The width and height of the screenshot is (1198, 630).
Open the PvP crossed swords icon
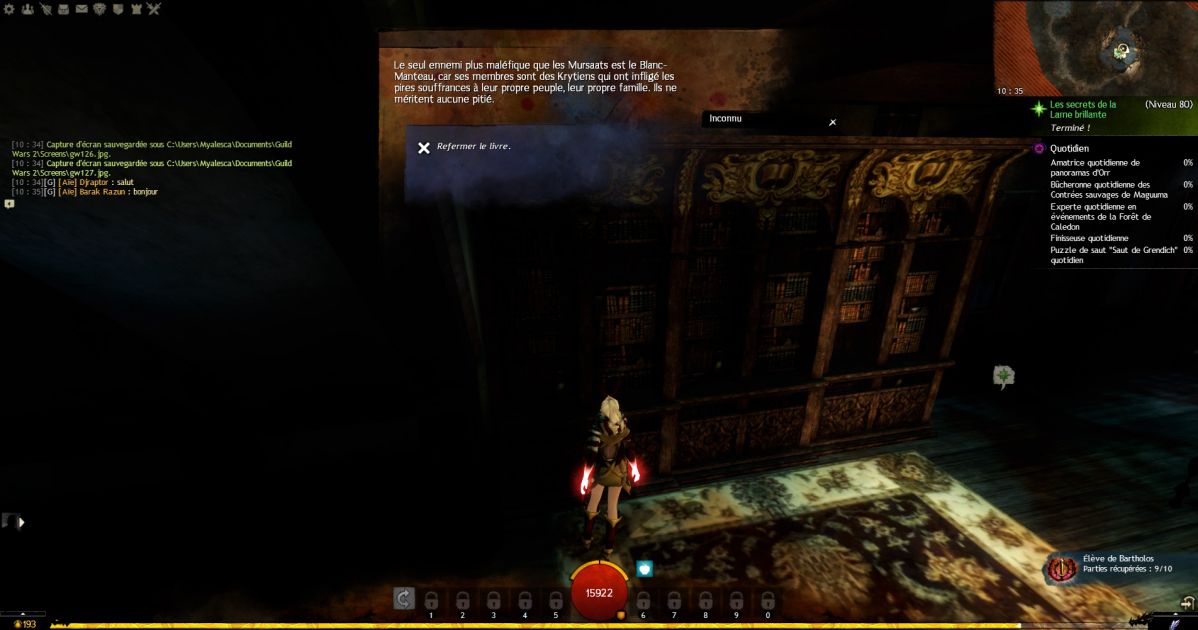pyautogui.click(x=153, y=9)
